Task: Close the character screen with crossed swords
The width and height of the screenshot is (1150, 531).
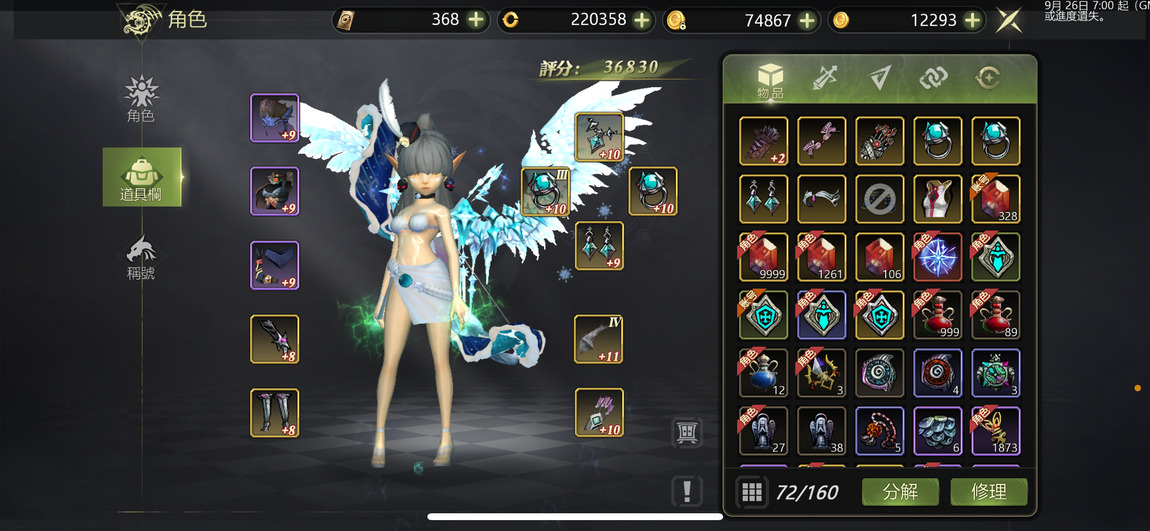Action: 1010,20
